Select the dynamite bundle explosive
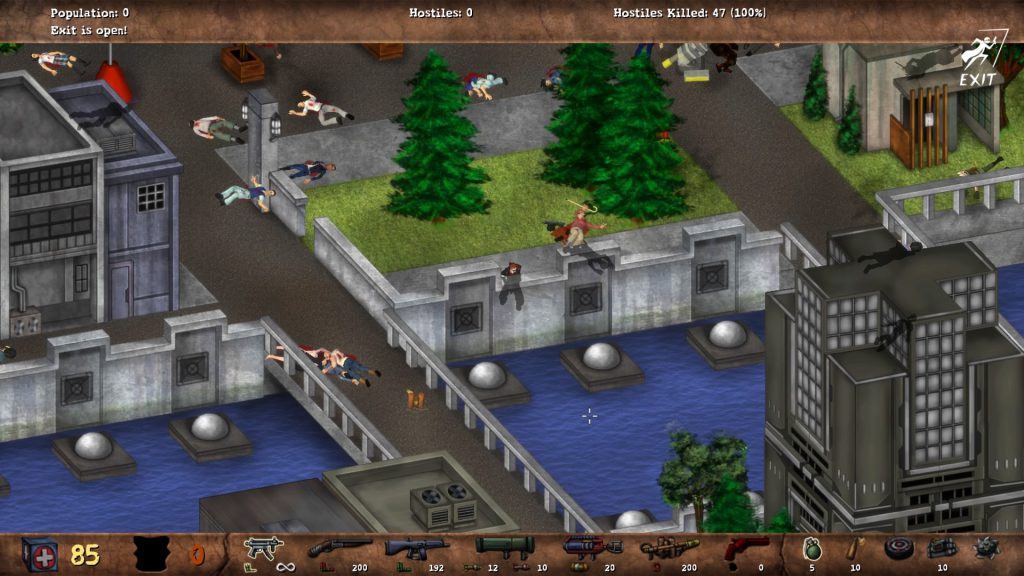Image resolution: width=1024 pixels, height=576 pixels. [941, 548]
